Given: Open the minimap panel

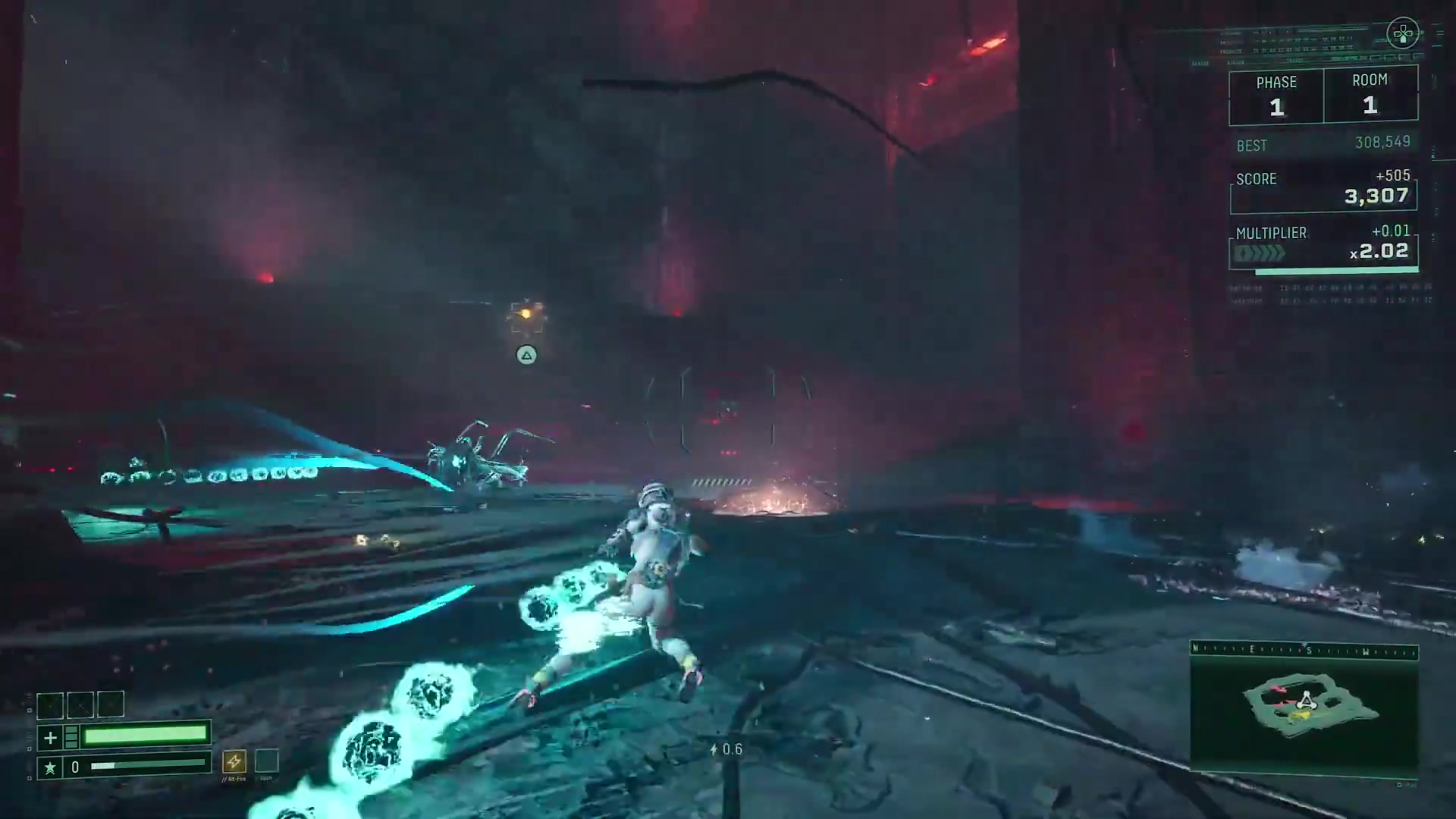Looking at the screenshot, I should pos(1304,711).
